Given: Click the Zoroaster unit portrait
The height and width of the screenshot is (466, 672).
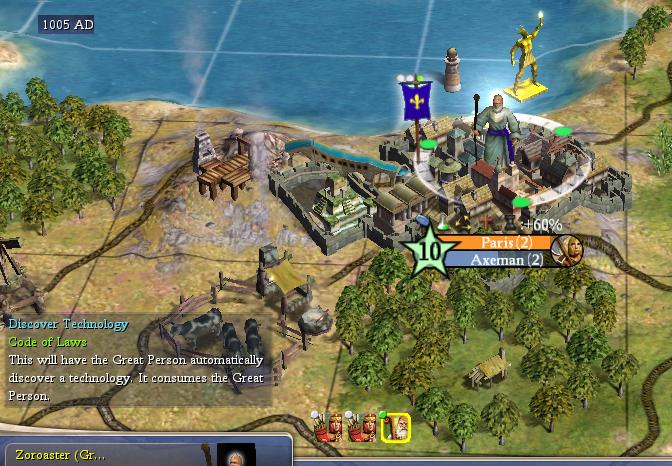Looking at the screenshot, I should [x=236, y=455].
